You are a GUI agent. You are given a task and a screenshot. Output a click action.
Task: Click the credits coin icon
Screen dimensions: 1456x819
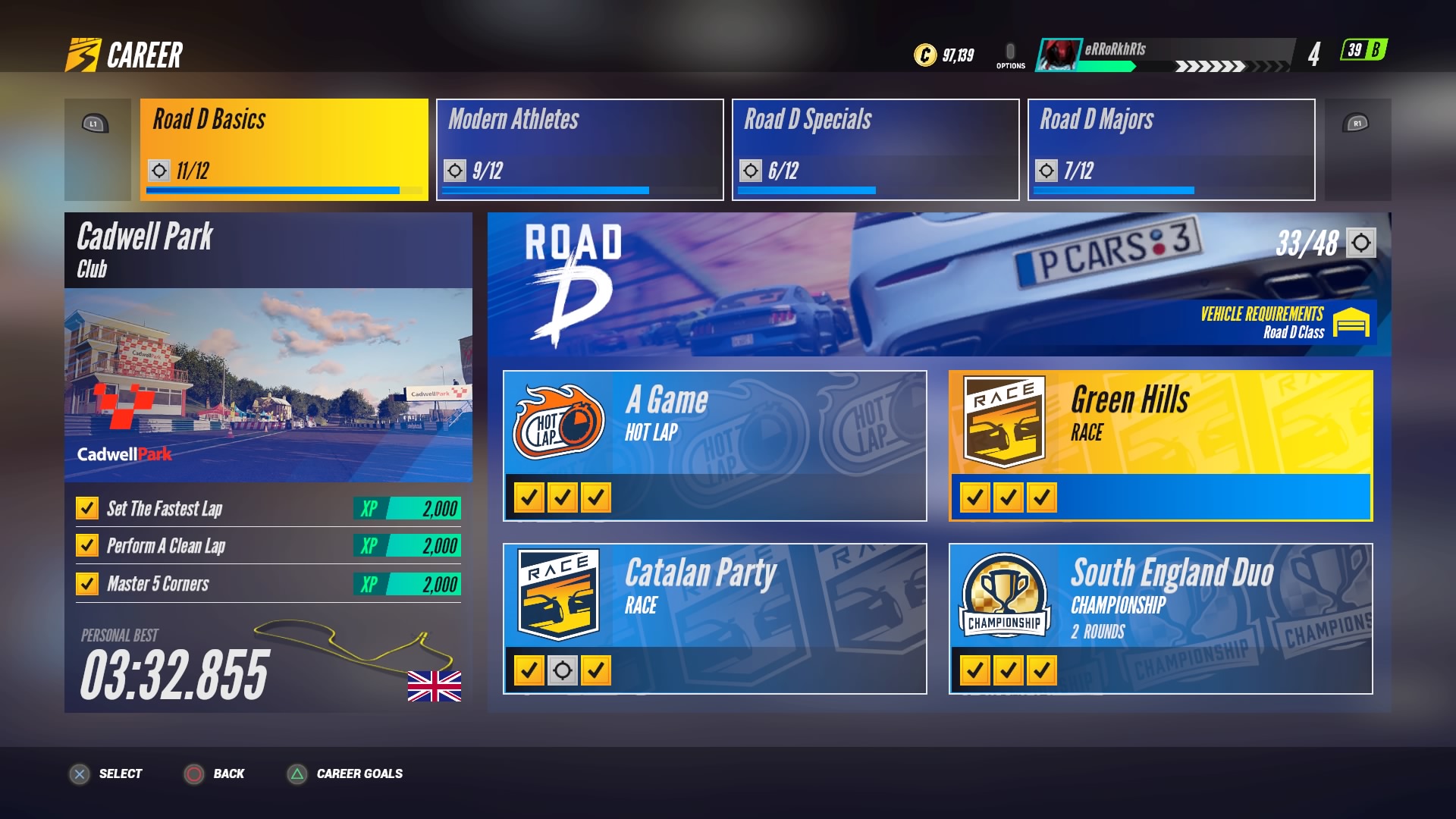pos(925,55)
